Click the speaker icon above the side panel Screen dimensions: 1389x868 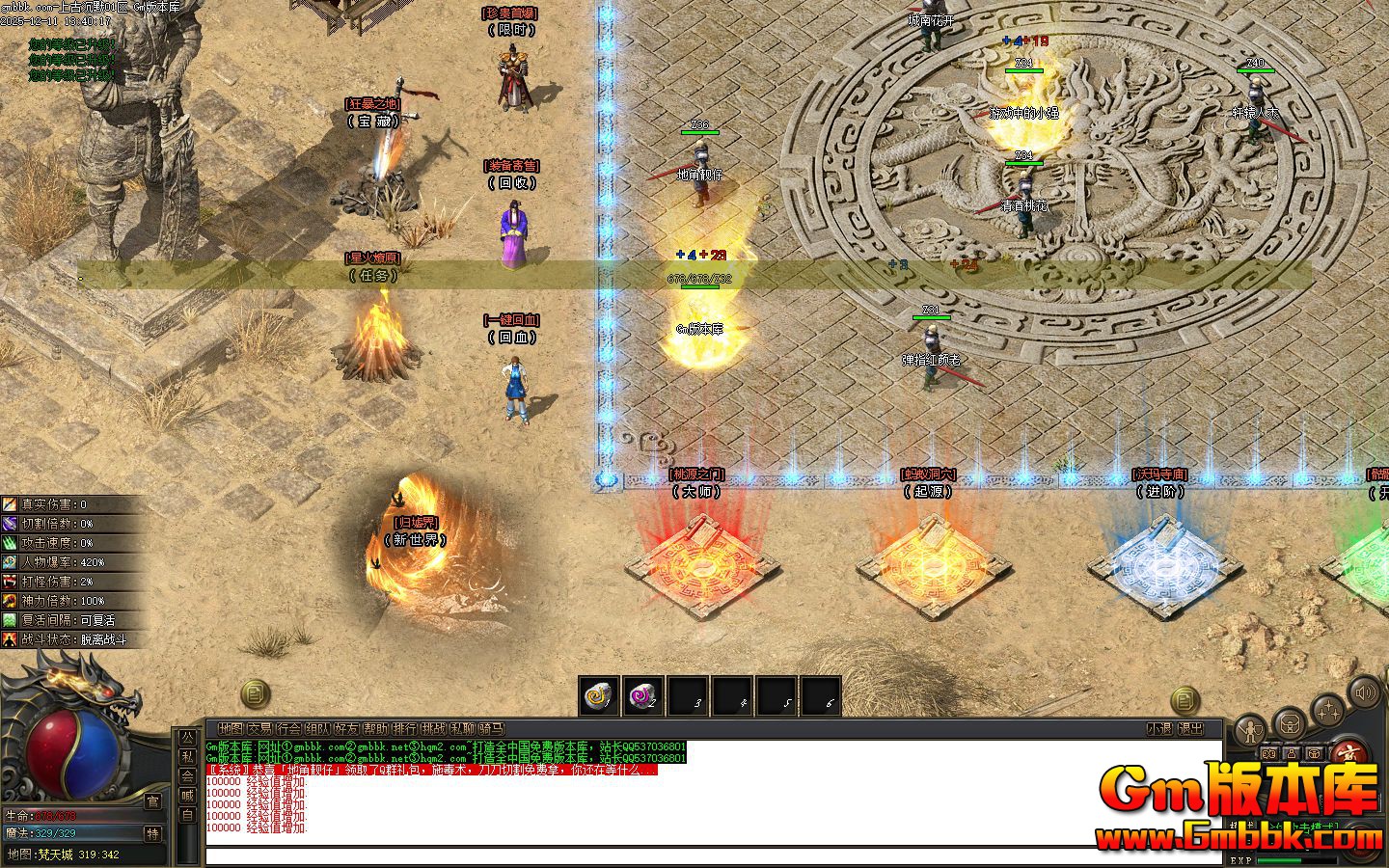[x=1364, y=692]
